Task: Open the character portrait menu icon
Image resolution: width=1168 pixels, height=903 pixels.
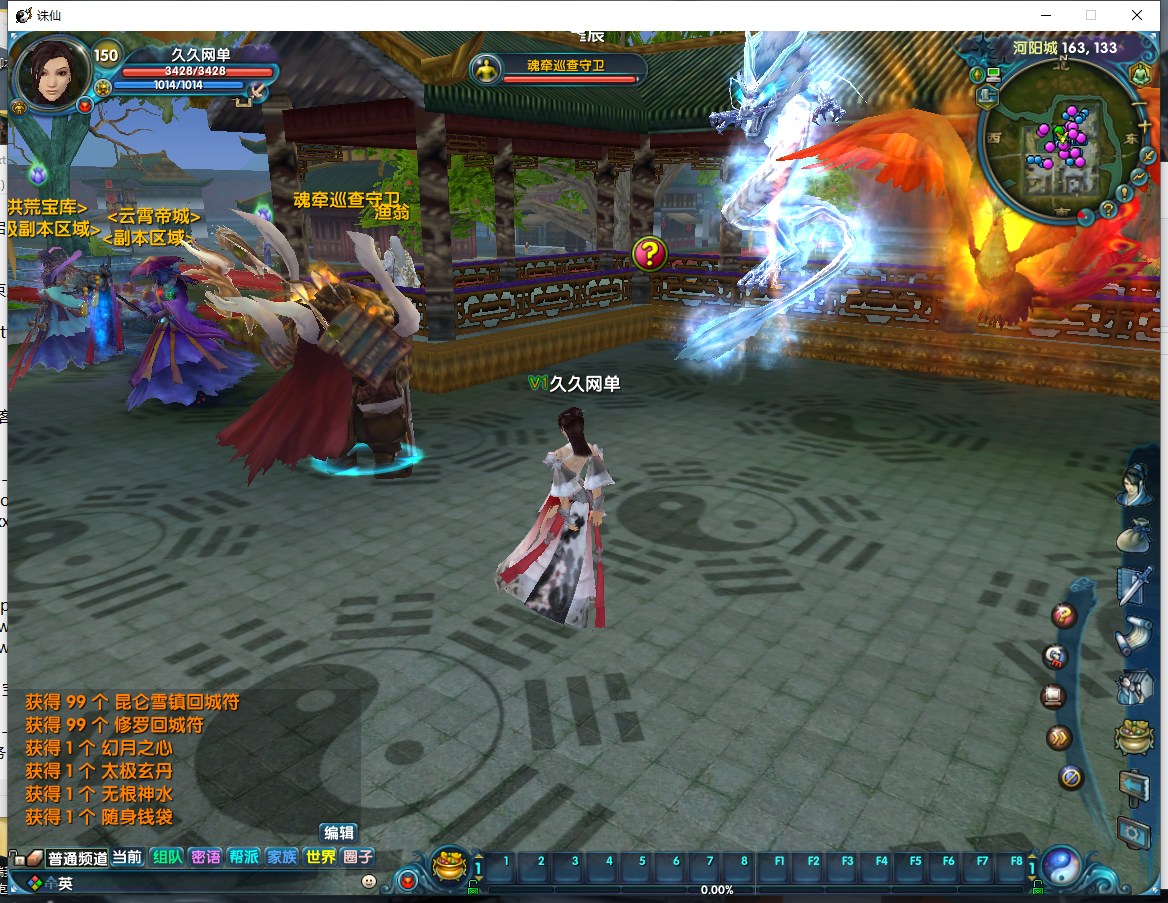Action: pos(1134,486)
